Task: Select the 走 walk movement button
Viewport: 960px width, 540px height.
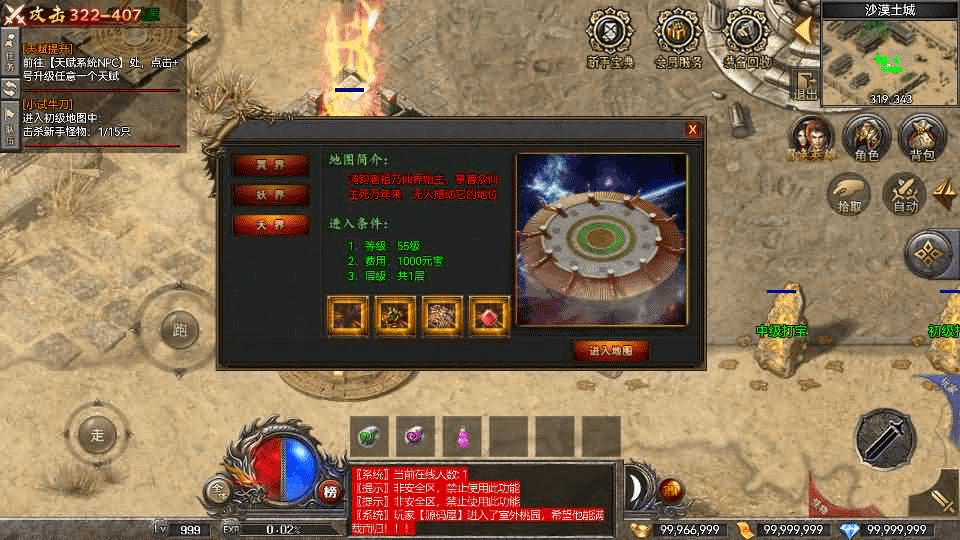Action: coord(97,435)
